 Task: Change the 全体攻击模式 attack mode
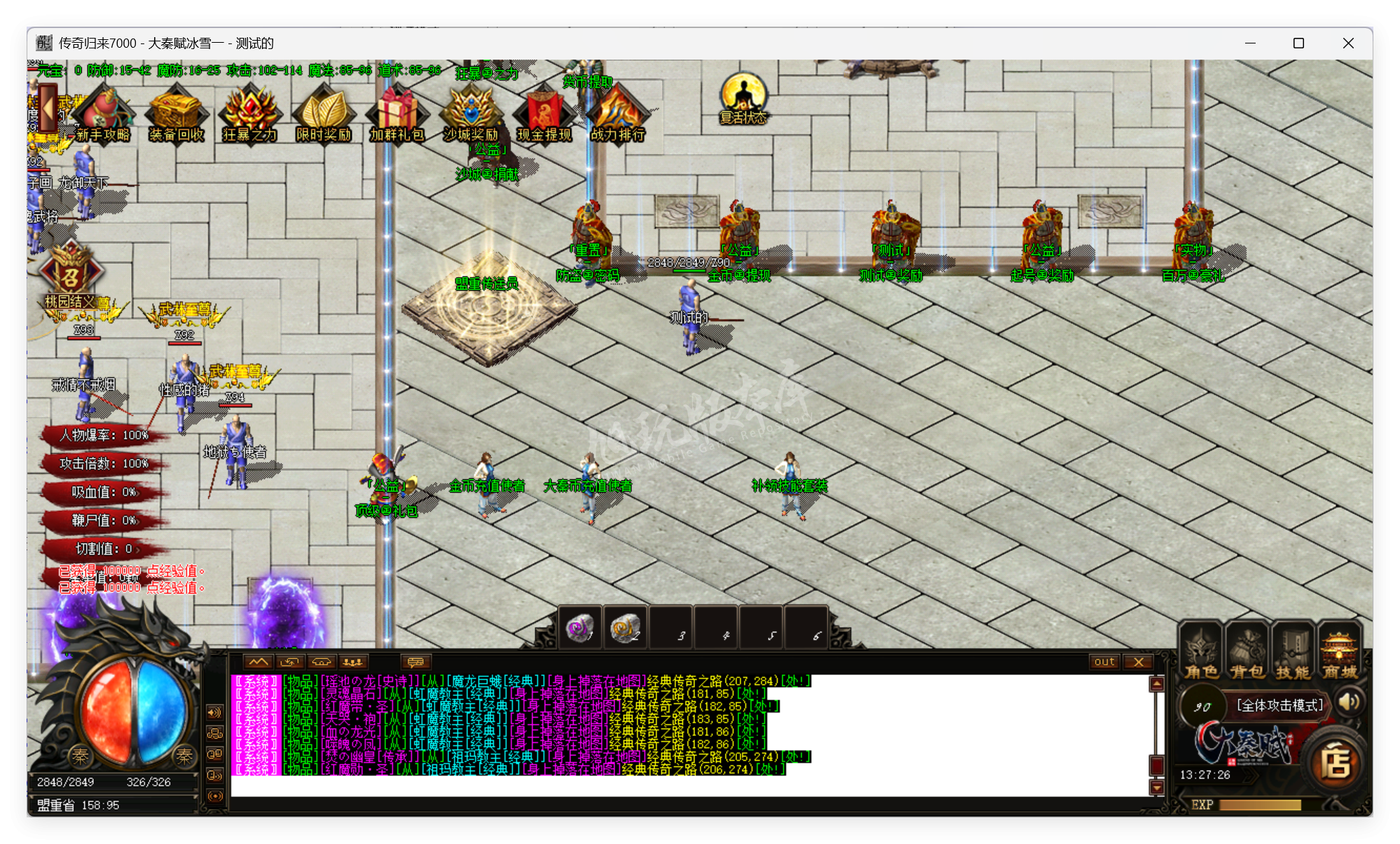[x=1279, y=705]
